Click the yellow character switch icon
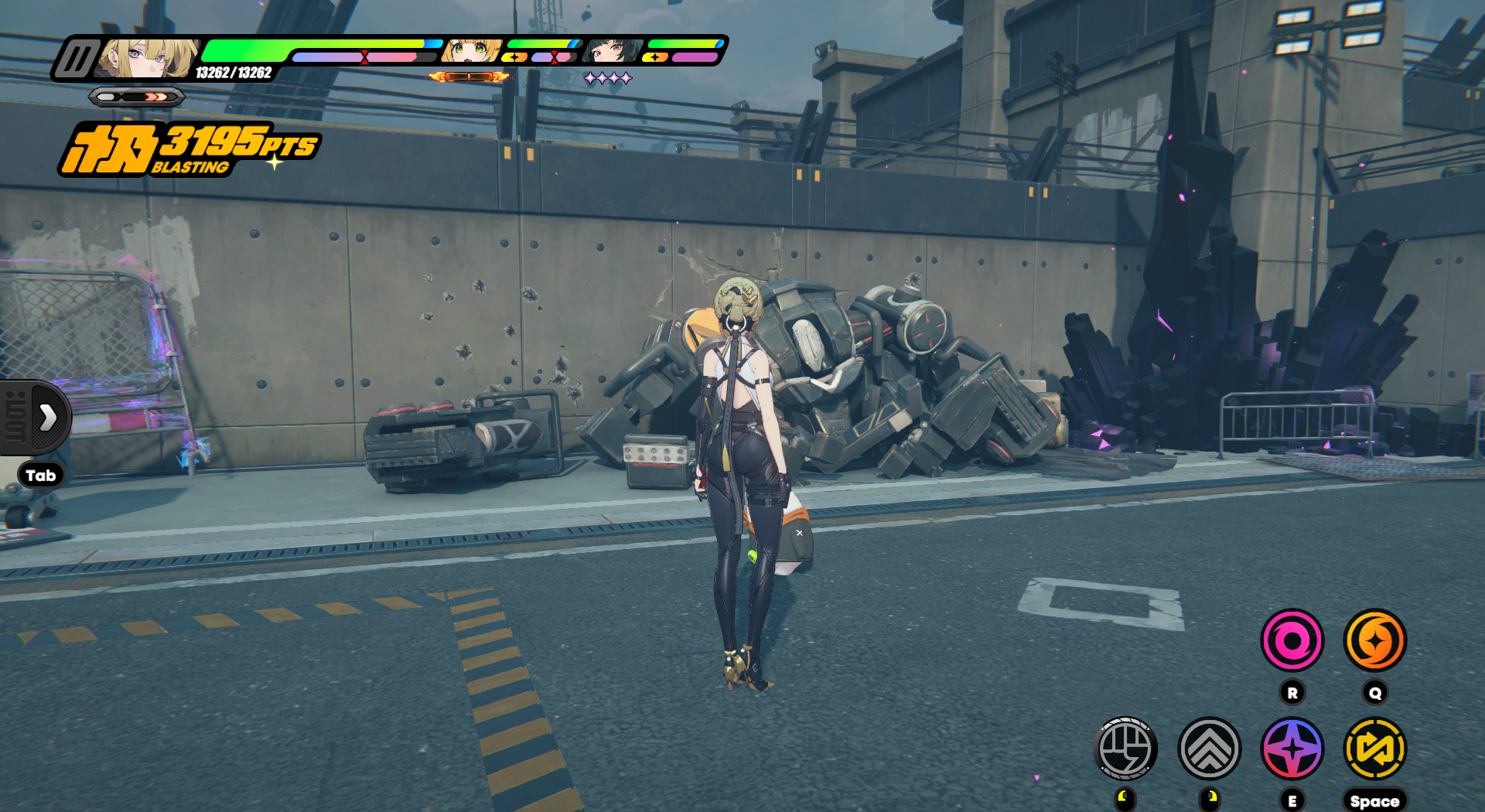This screenshot has width=1485, height=812. coord(1374,749)
